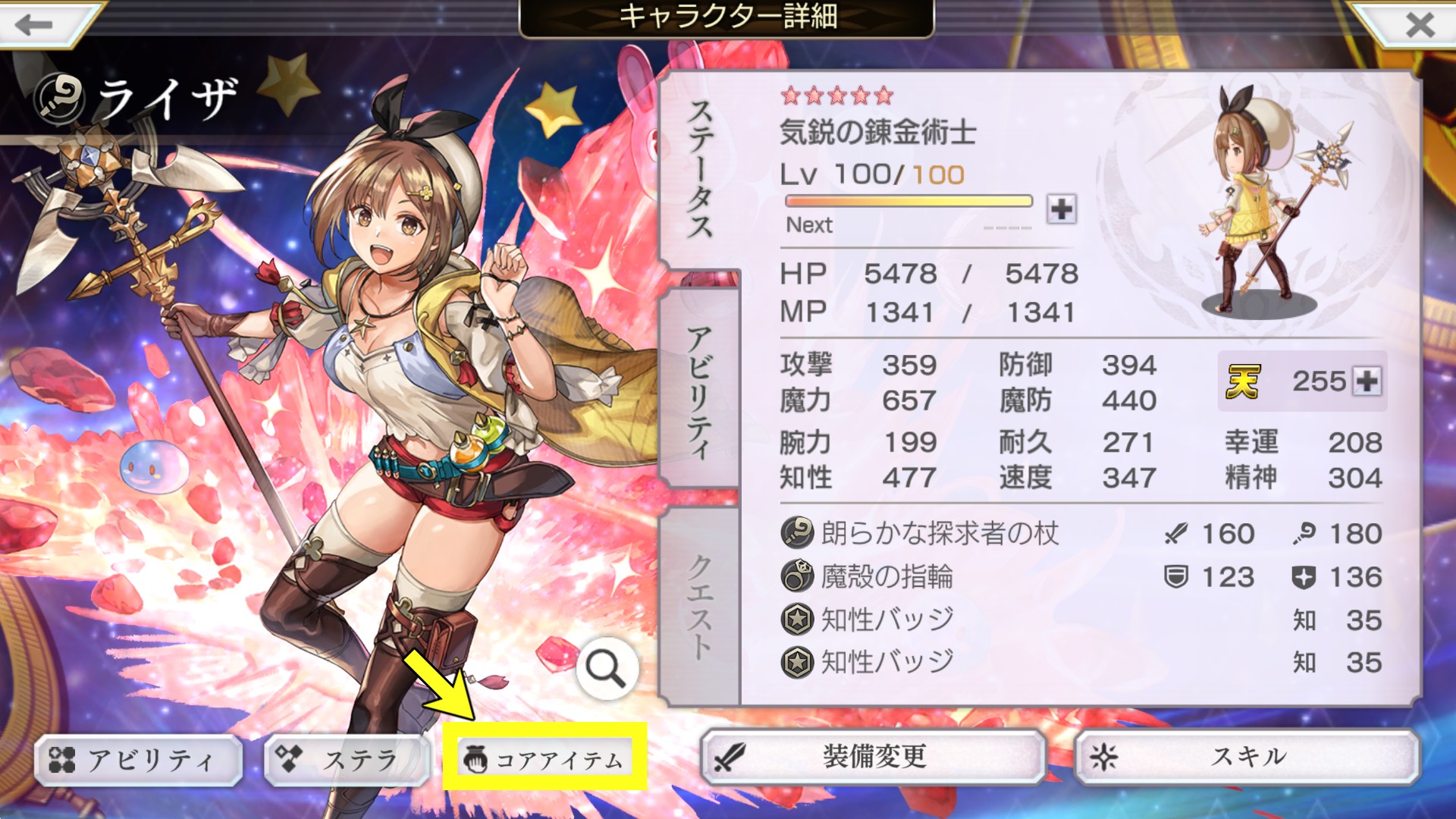The width and height of the screenshot is (1456, 819).
Task: Choose 装備変更 to change equipment
Action: tap(874, 757)
